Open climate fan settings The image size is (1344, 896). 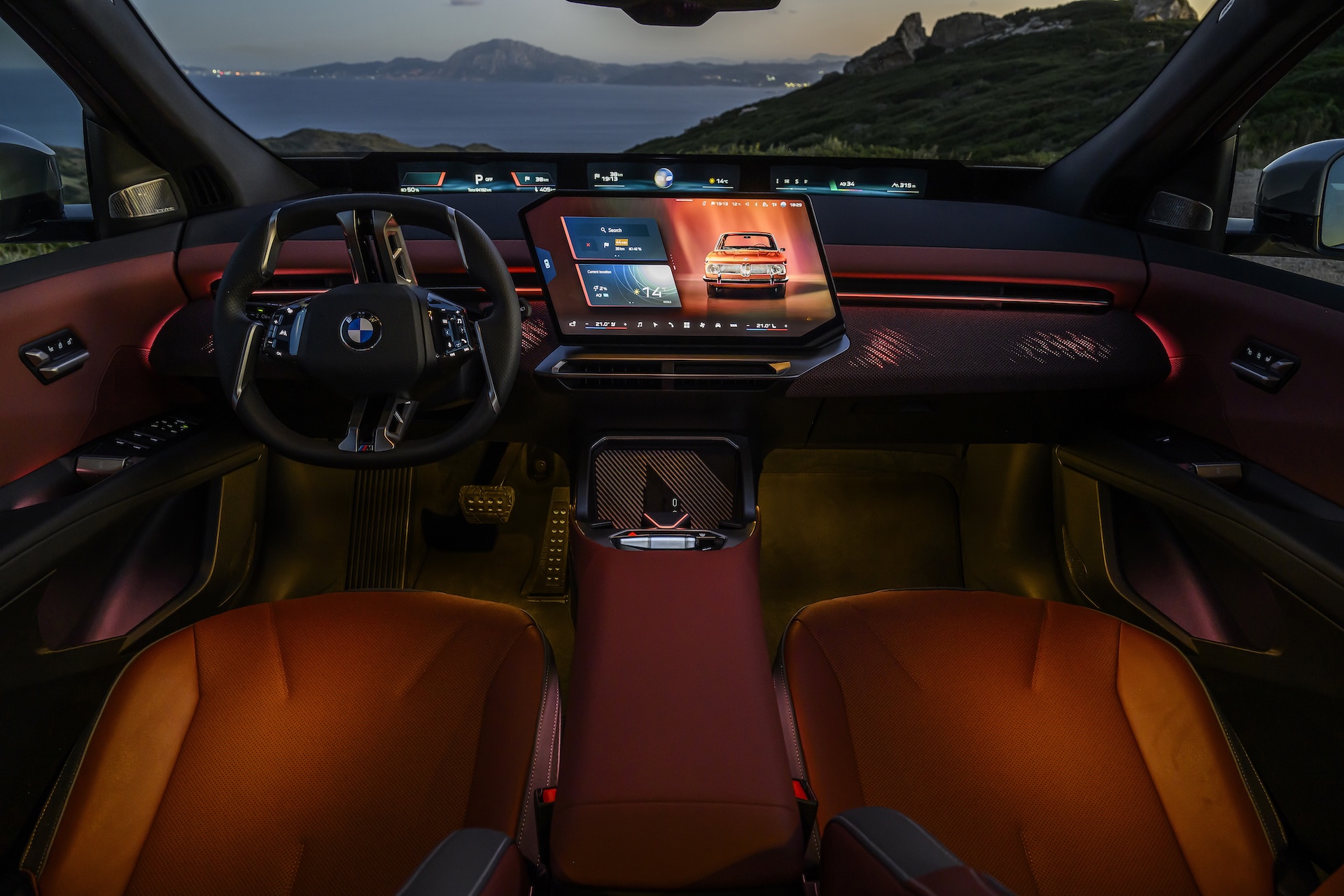[703, 325]
